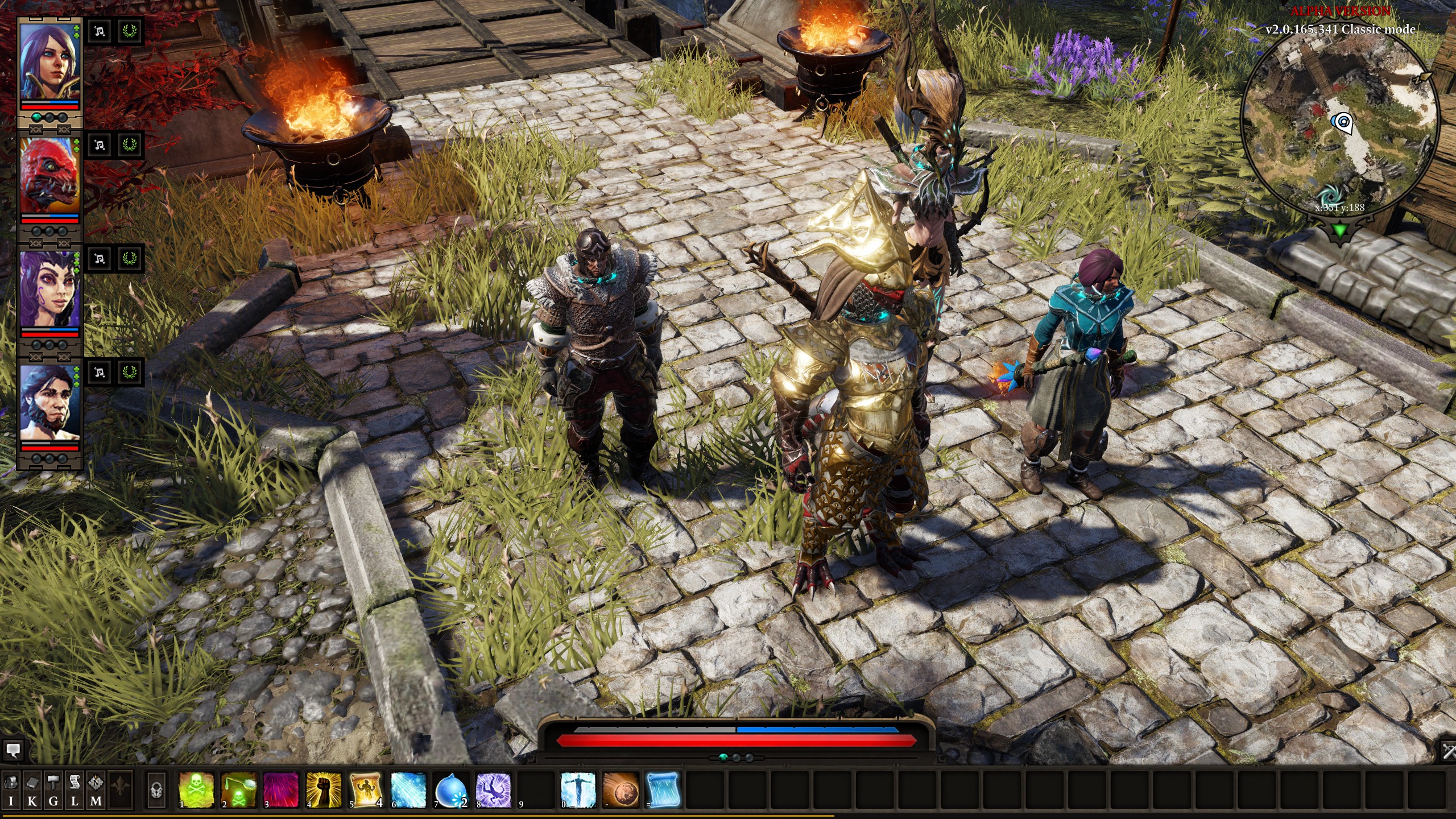Viewport: 1456px width, 819px height.
Task: Cast the magenta burst skill in slot 3
Action: click(281, 790)
